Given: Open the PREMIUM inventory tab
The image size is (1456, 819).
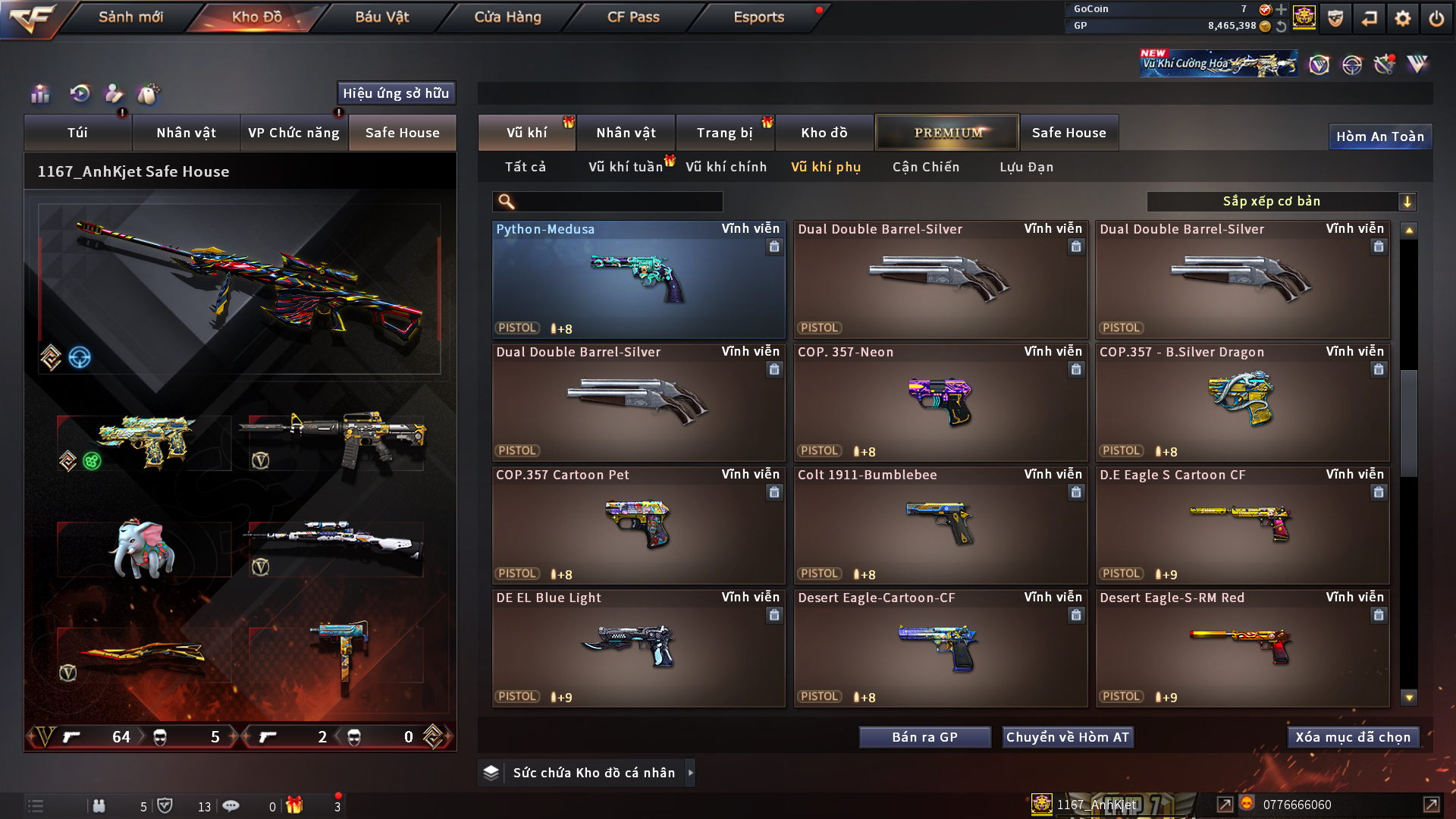Looking at the screenshot, I should coord(947,133).
